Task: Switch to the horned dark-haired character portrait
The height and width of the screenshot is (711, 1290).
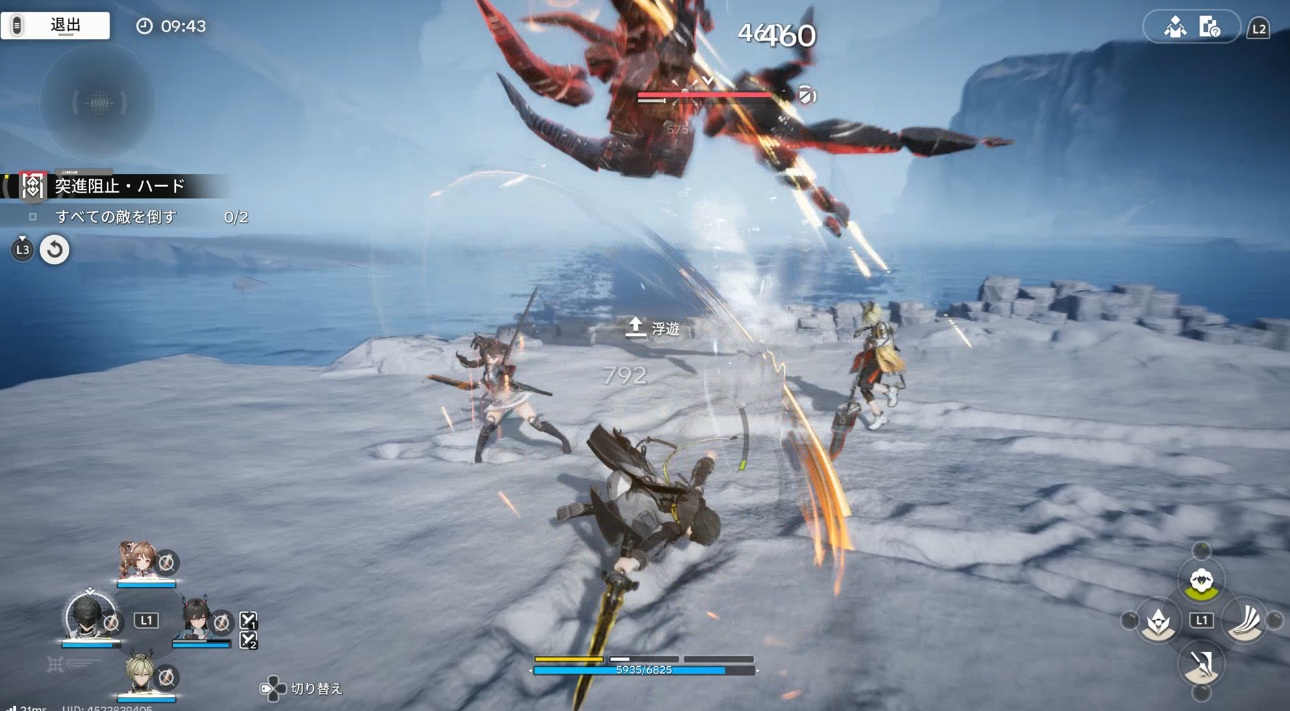Action: (197, 620)
